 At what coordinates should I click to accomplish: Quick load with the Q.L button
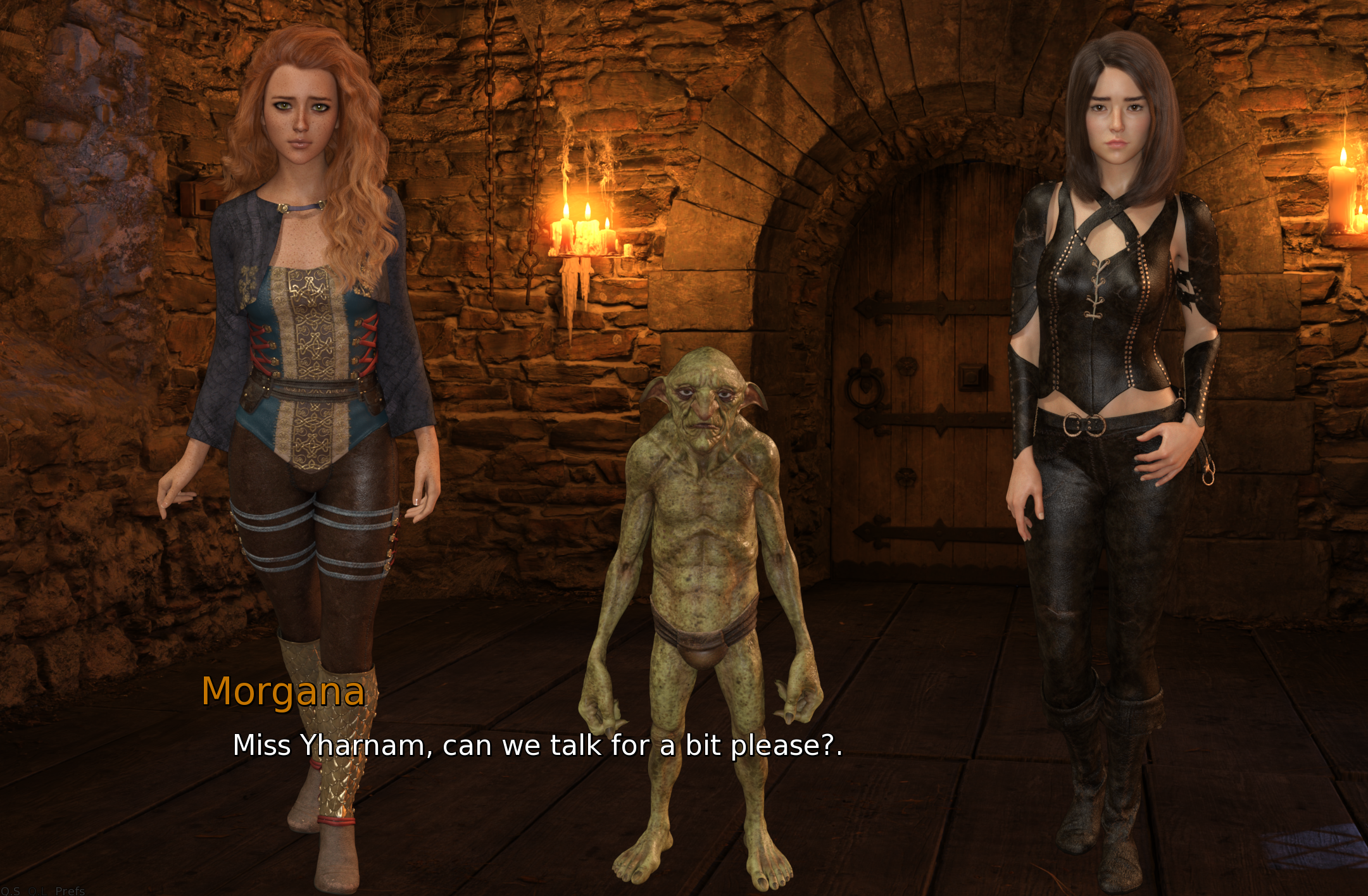pos(37,891)
